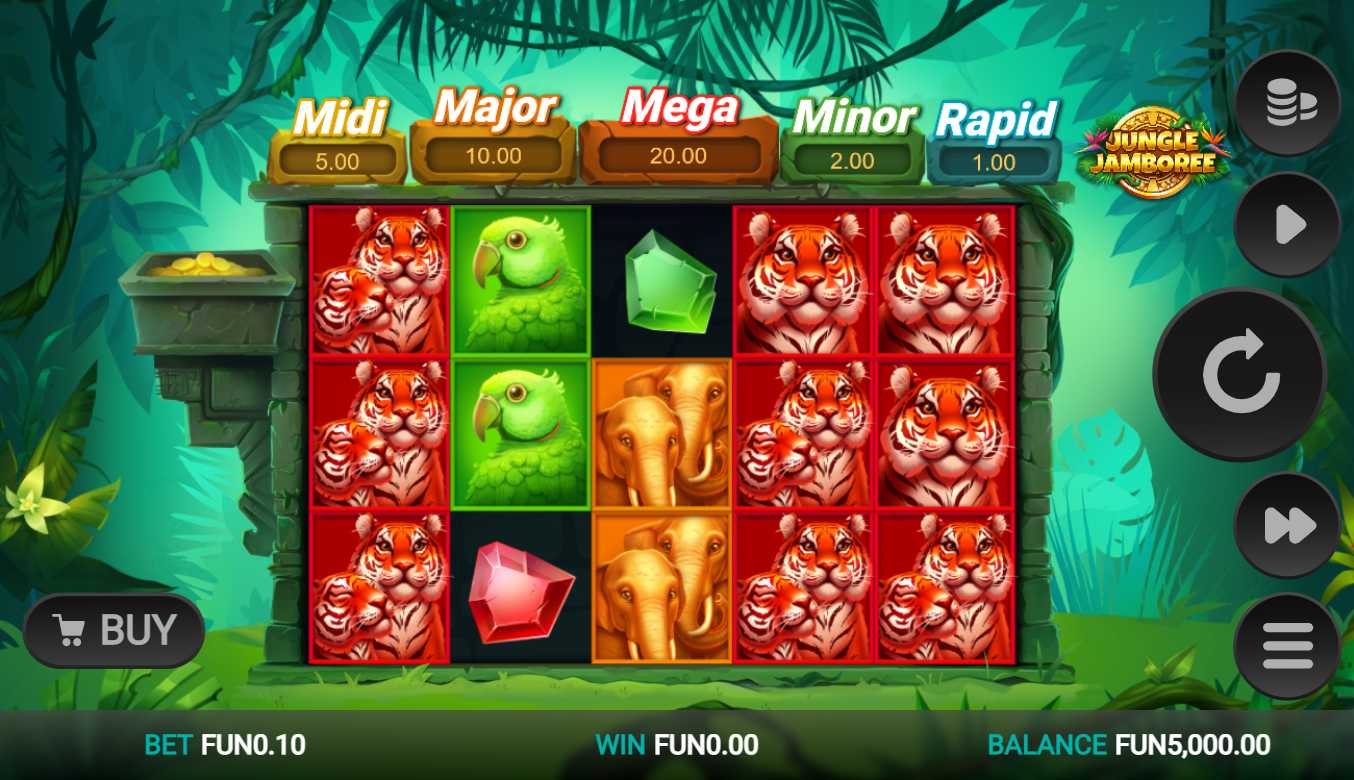
Task: Open the hamburger menu
Action: (x=1288, y=646)
